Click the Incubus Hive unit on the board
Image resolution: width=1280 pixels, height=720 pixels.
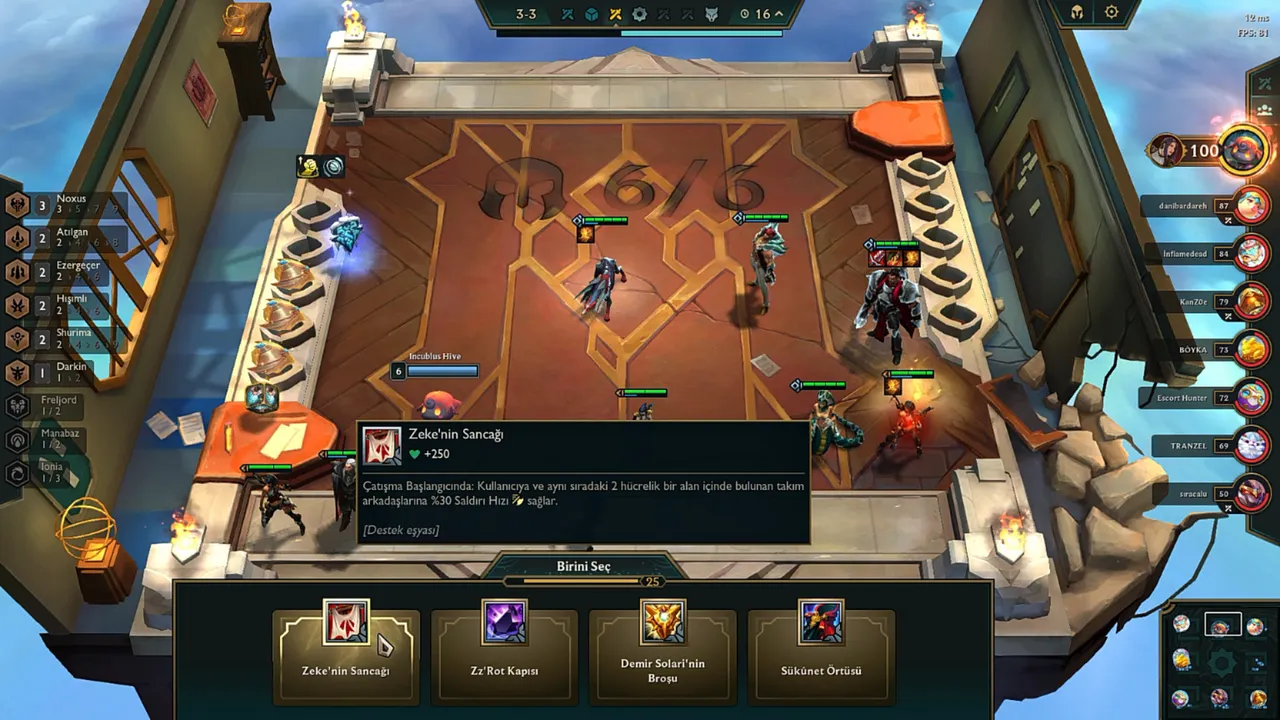point(439,404)
